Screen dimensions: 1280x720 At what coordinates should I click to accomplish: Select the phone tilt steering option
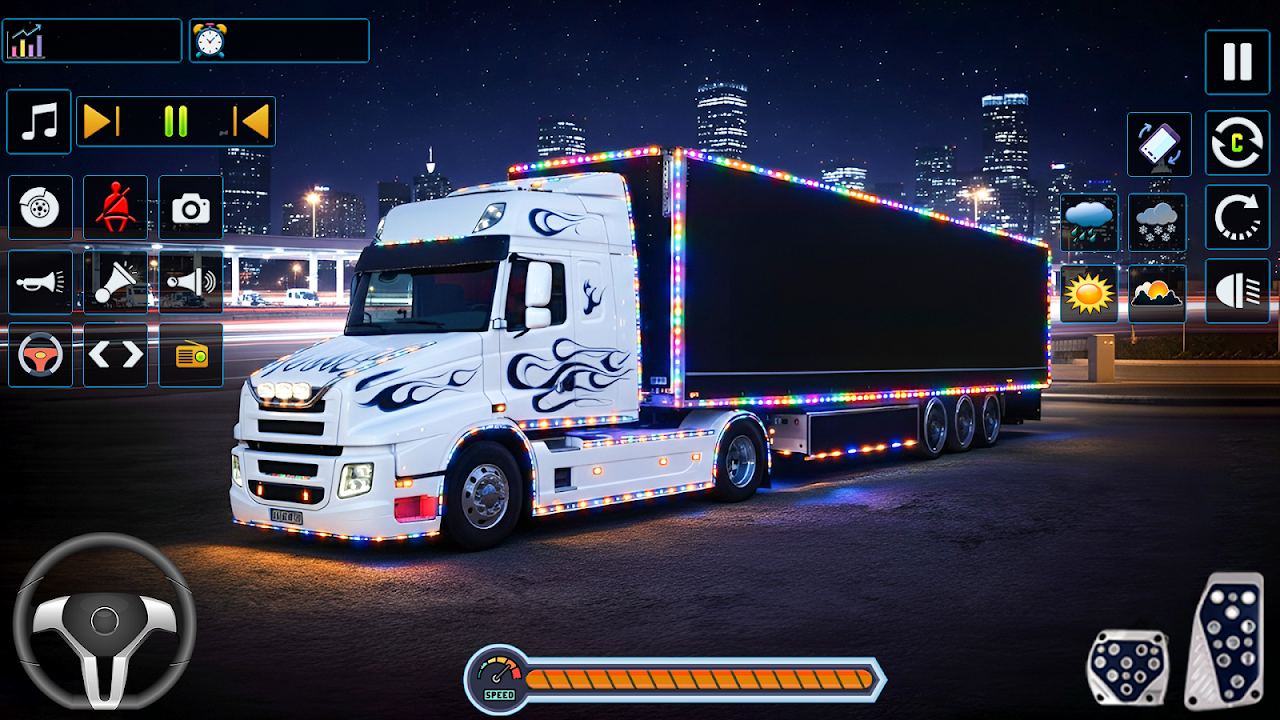[x=1159, y=144]
